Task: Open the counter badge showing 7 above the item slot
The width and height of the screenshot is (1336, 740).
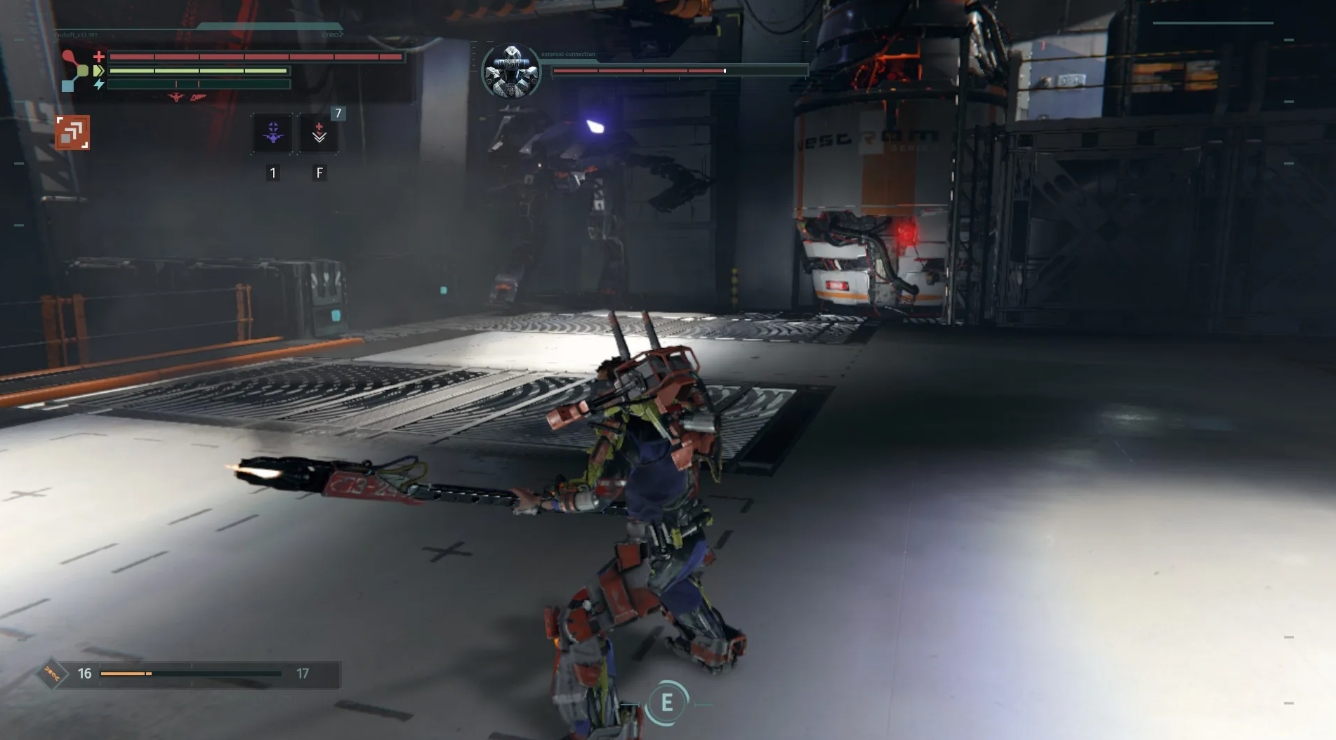Action: 338,113
